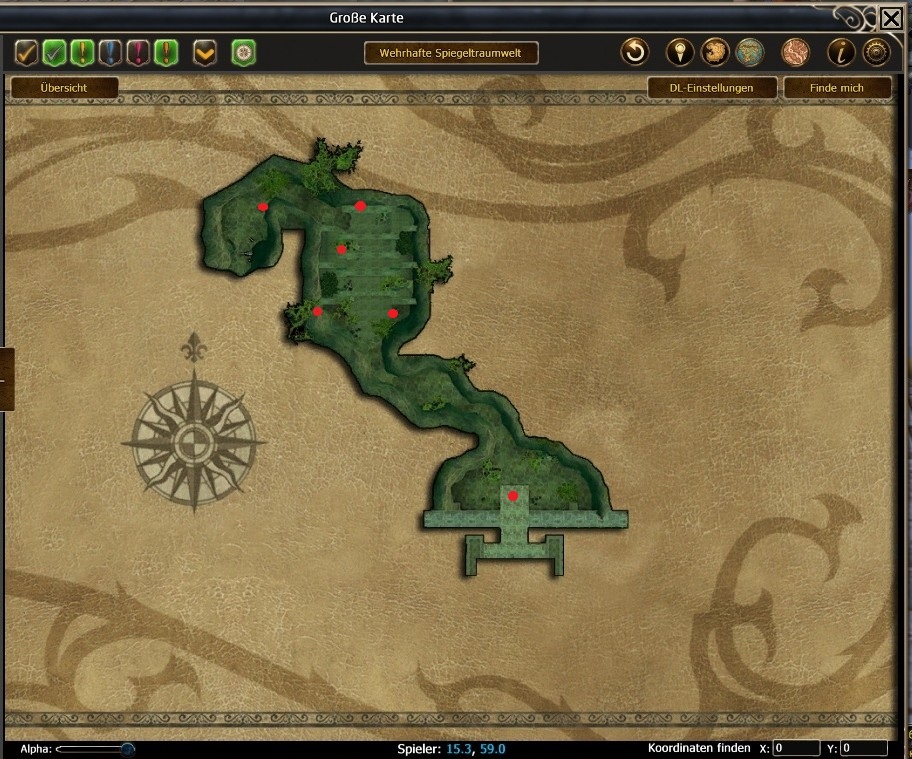
Task: Click the red marker in the southern chamber
Action: [x=513, y=496]
